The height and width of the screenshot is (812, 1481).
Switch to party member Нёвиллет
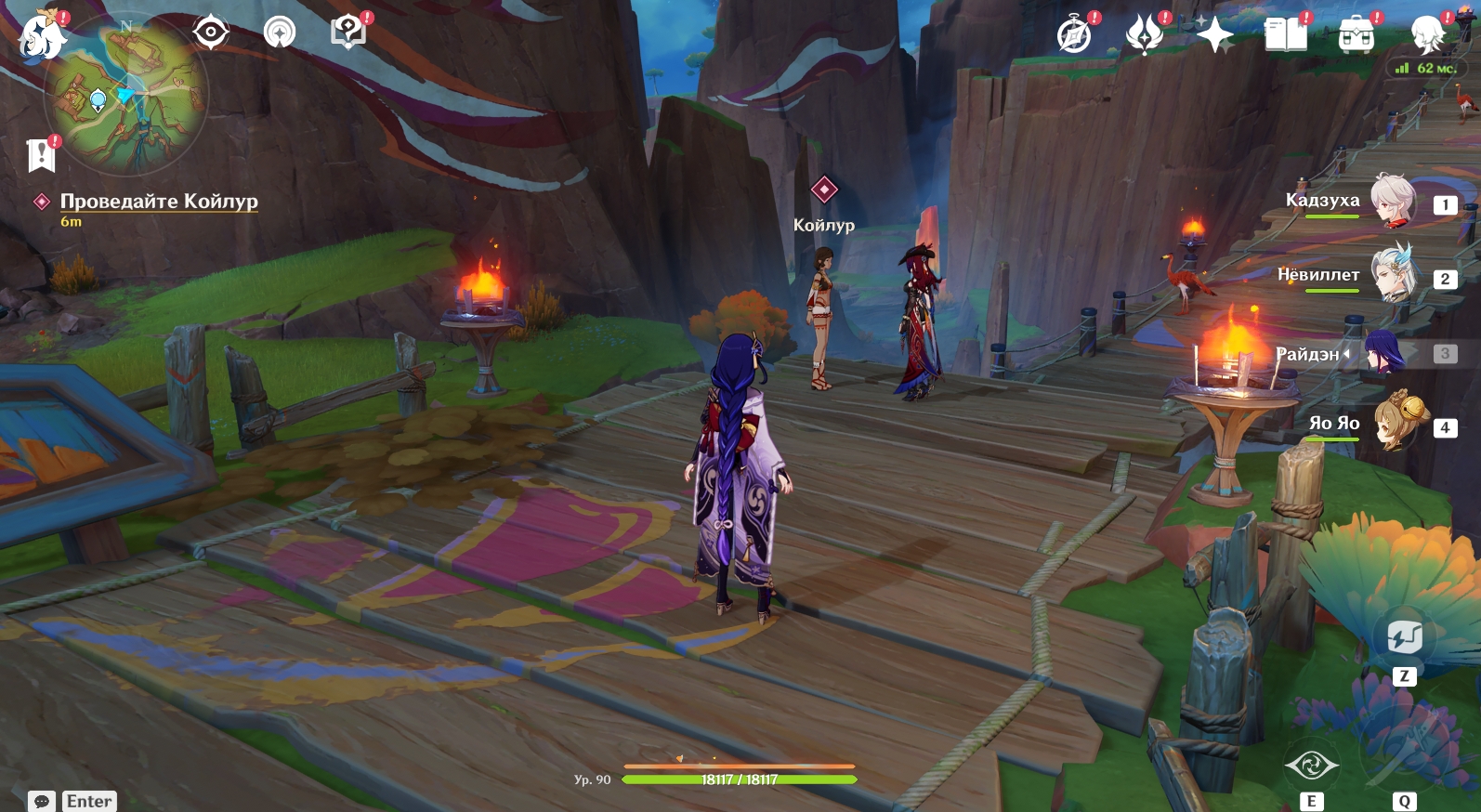coord(1393,275)
